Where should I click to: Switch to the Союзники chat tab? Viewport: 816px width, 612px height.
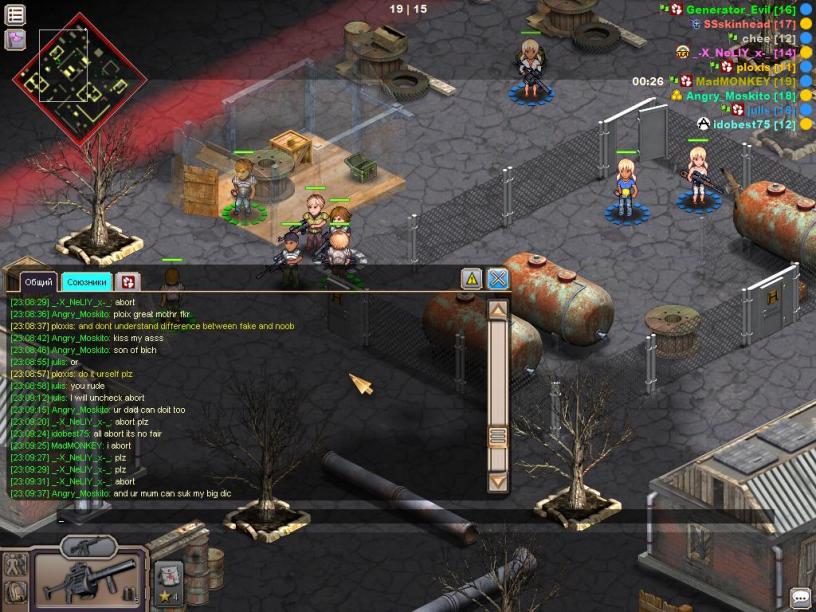pyautogui.click(x=86, y=282)
